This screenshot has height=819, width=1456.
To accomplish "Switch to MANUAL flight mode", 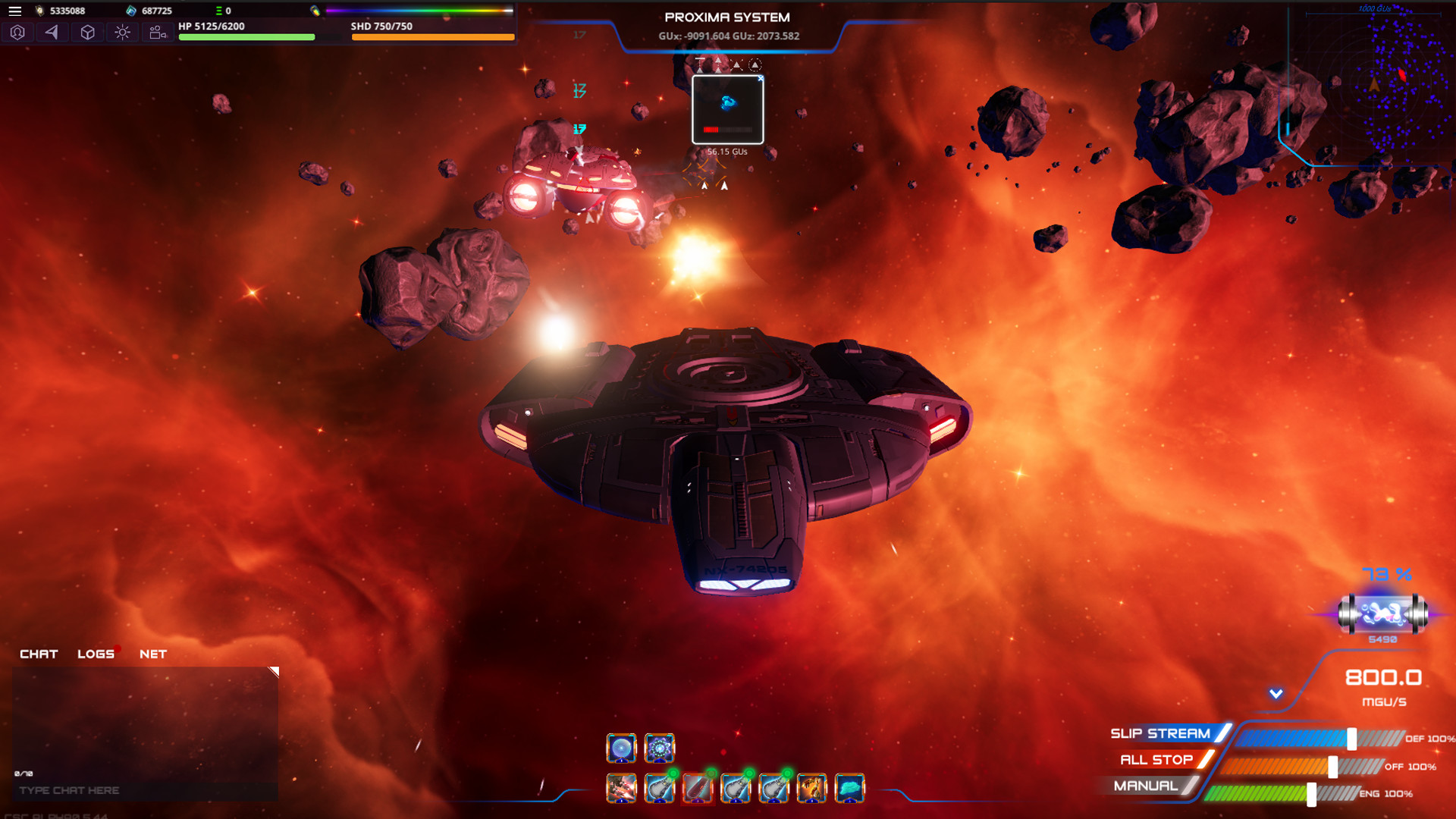I will click(x=1146, y=786).
